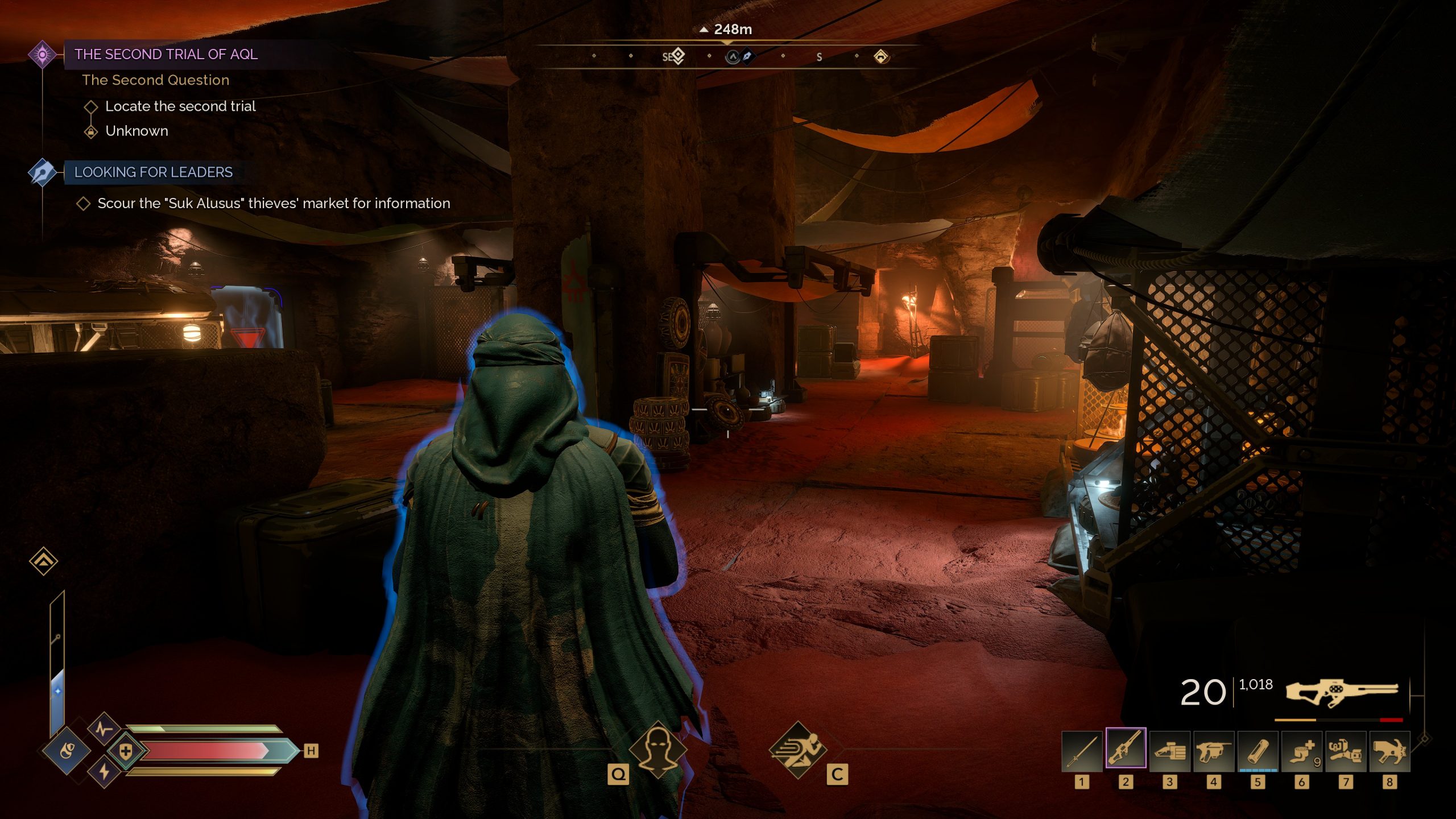Click the blue pen quest marker on compass
Viewport: 1456px width, 819px height.
tap(747, 56)
